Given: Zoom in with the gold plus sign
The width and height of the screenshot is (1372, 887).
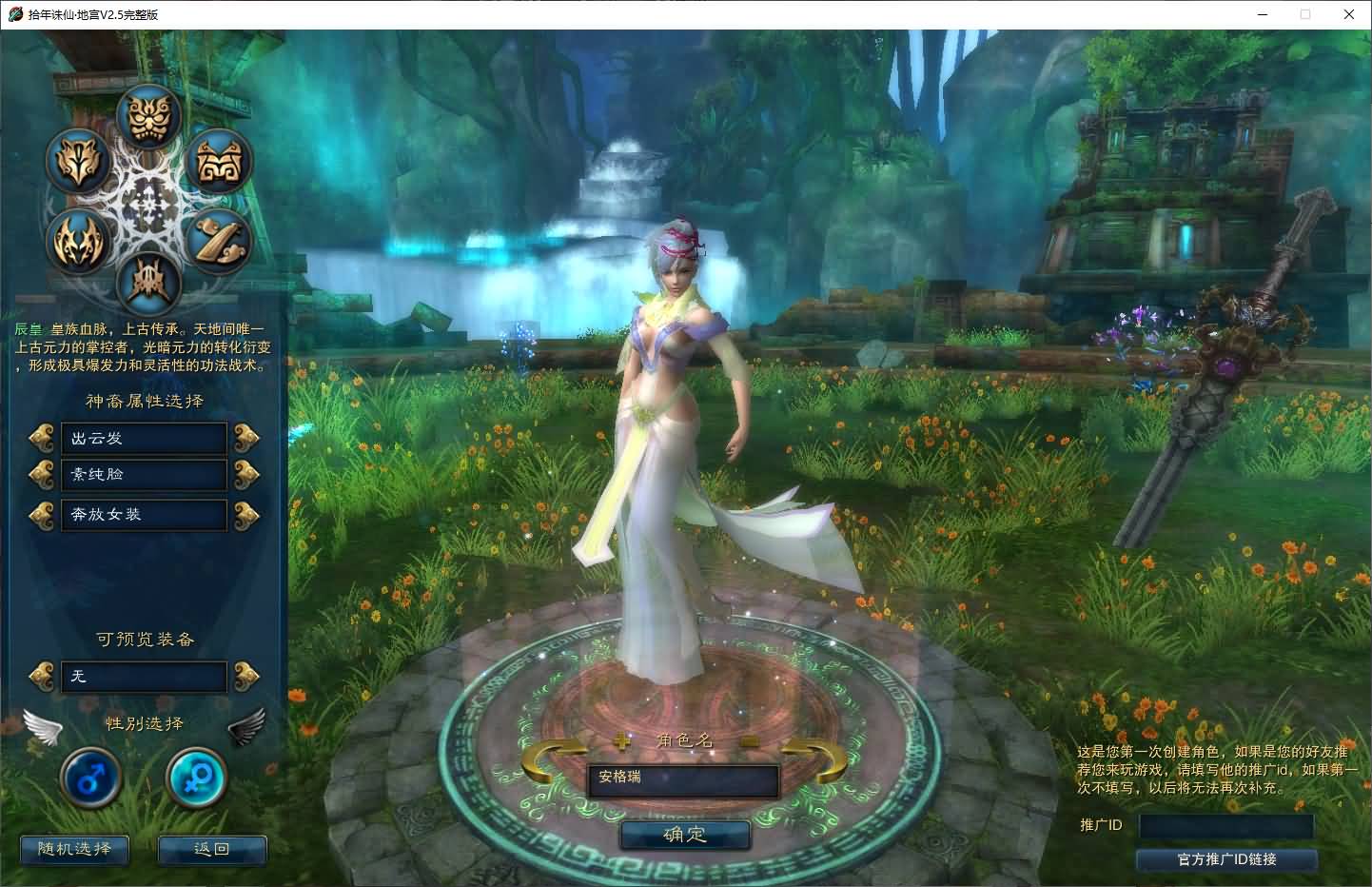Looking at the screenshot, I should [x=623, y=740].
